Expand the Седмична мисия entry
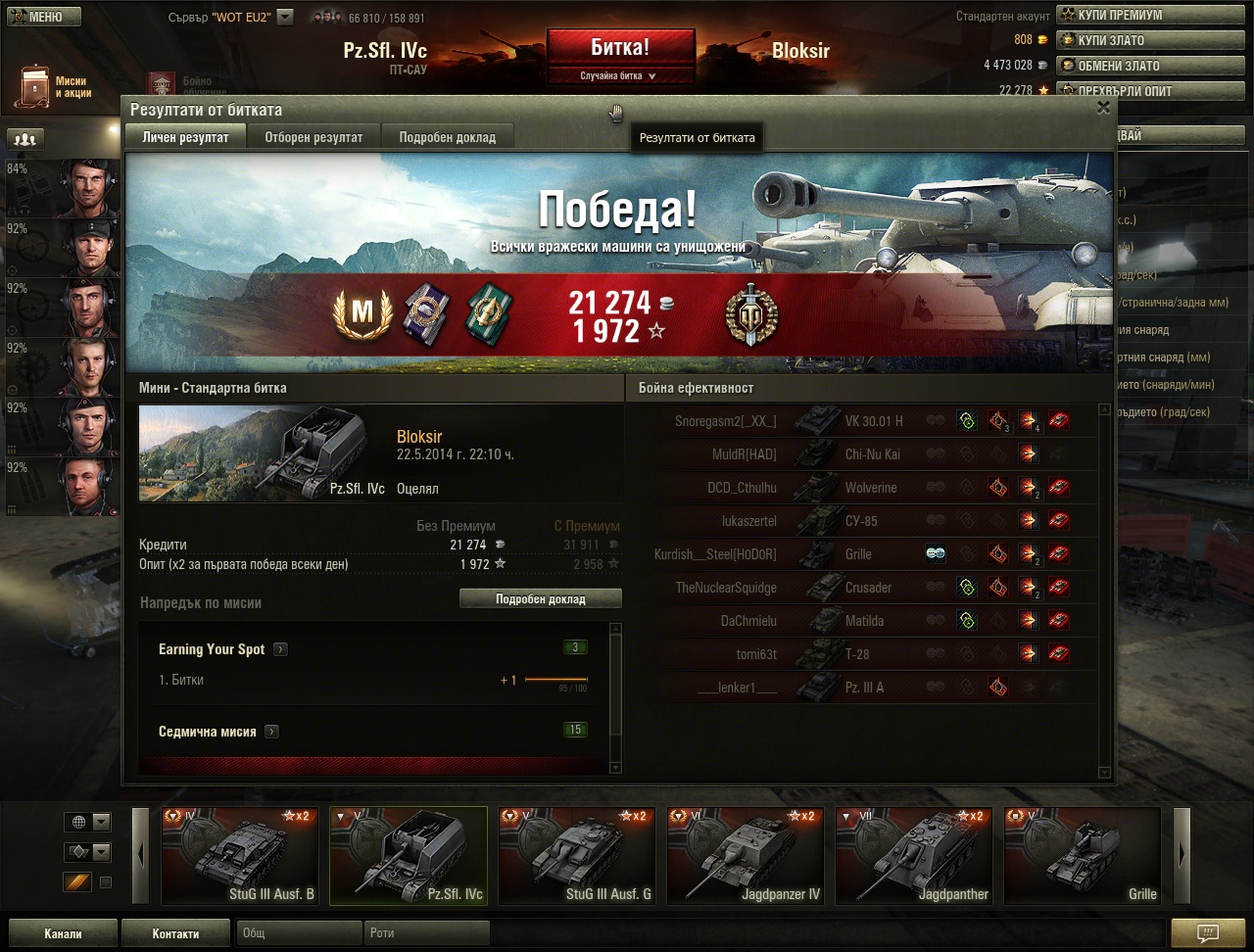Screen dimensions: 1254x952 point(271,732)
